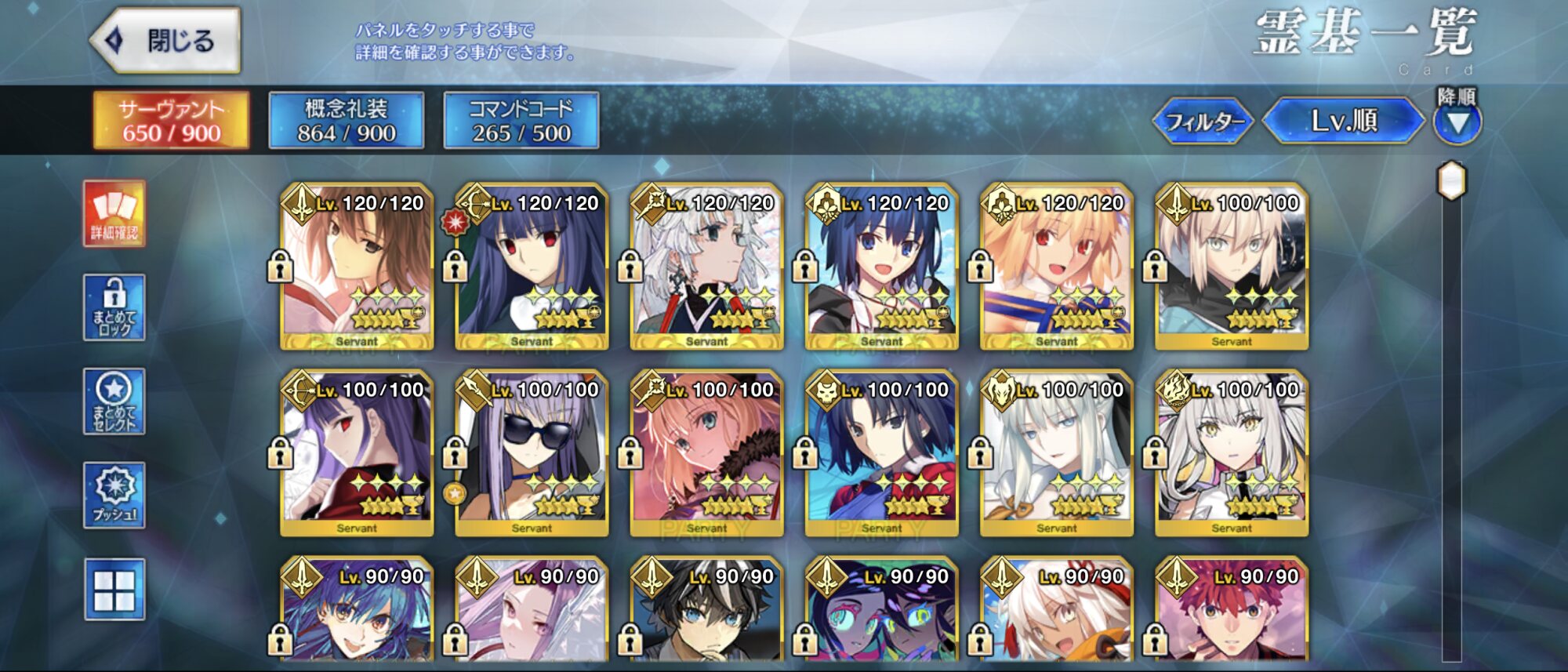1568x672 pixels.
Task: Toggle the 降順 sort order arrow
Action: coord(1457,122)
